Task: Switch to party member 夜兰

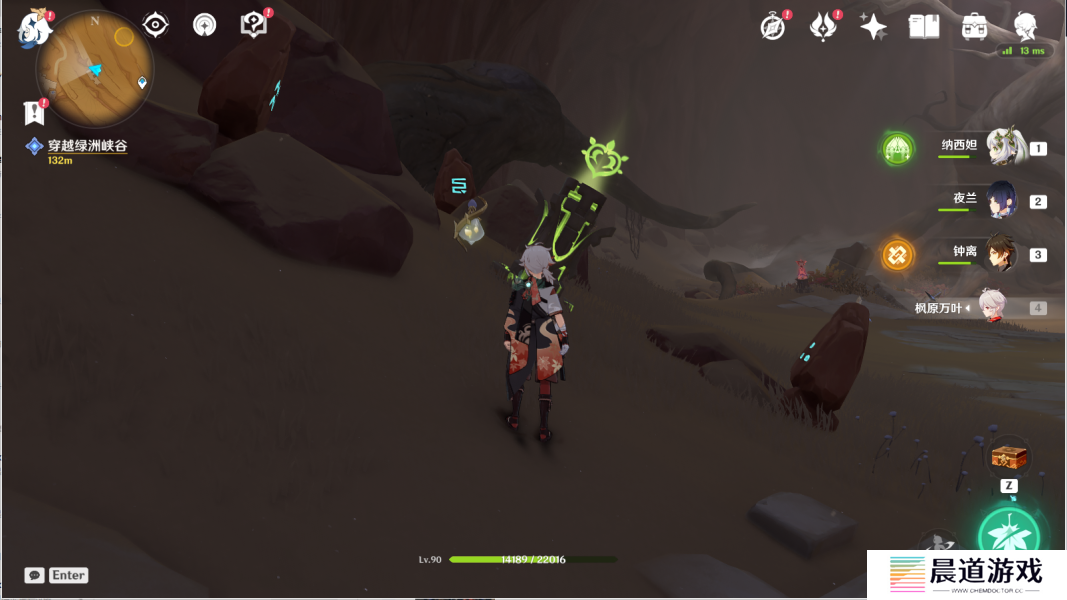Action: click(x=1001, y=201)
